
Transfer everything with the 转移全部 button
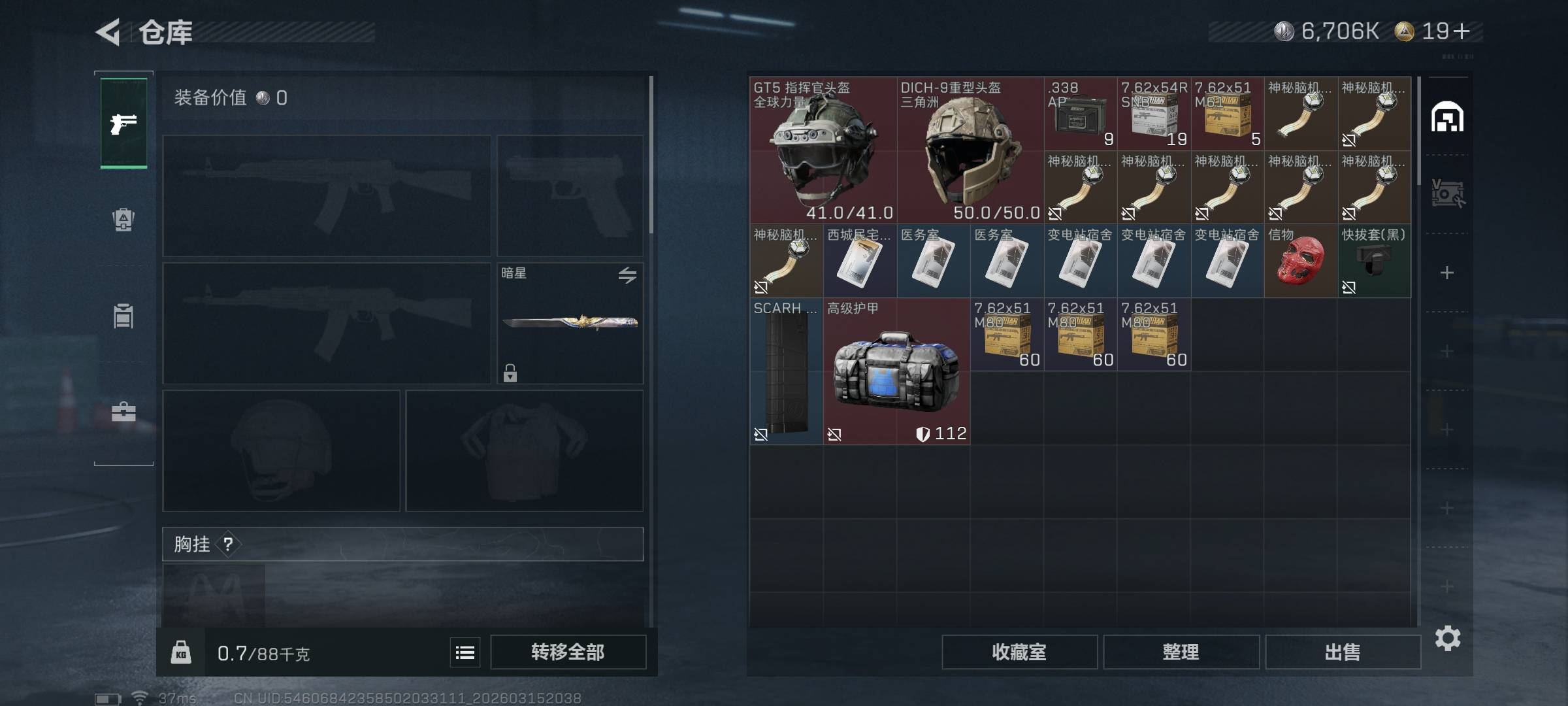point(568,652)
